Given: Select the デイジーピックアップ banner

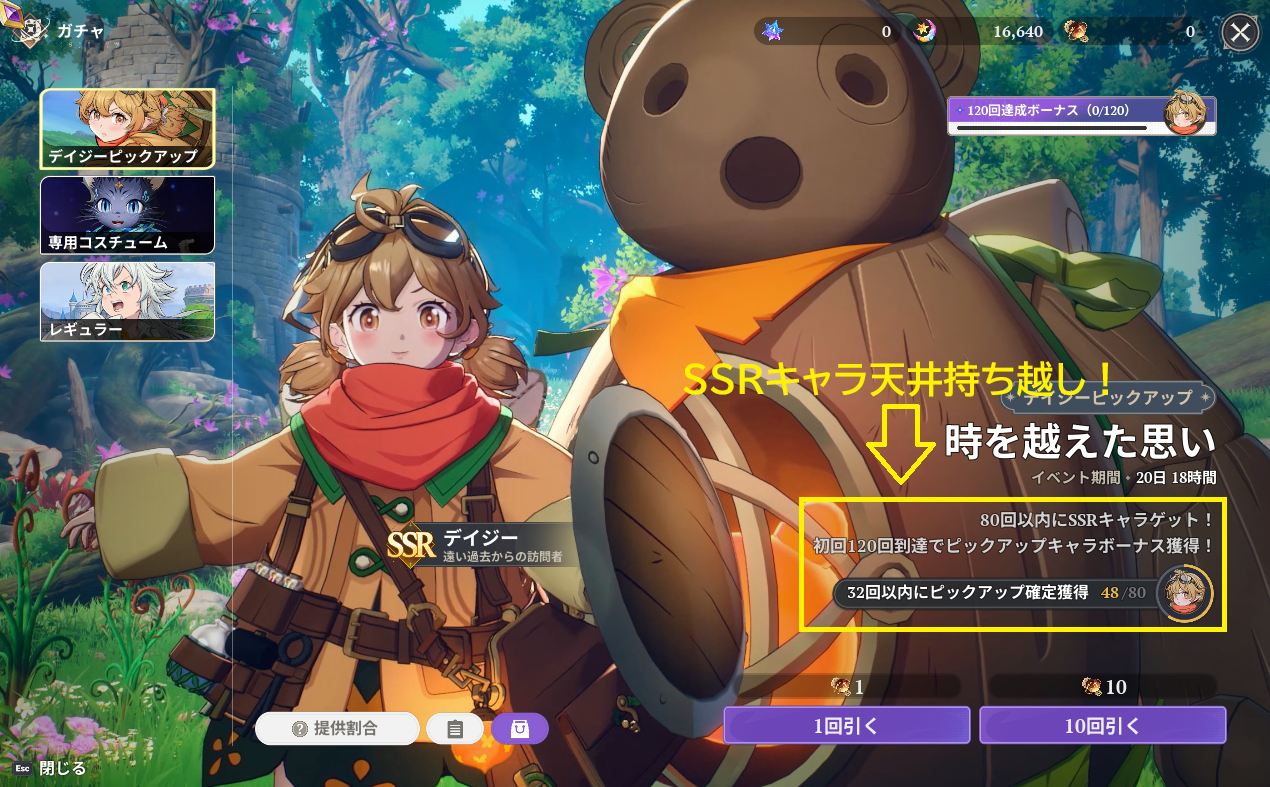Looking at the screenshot, I should (127, 128).
